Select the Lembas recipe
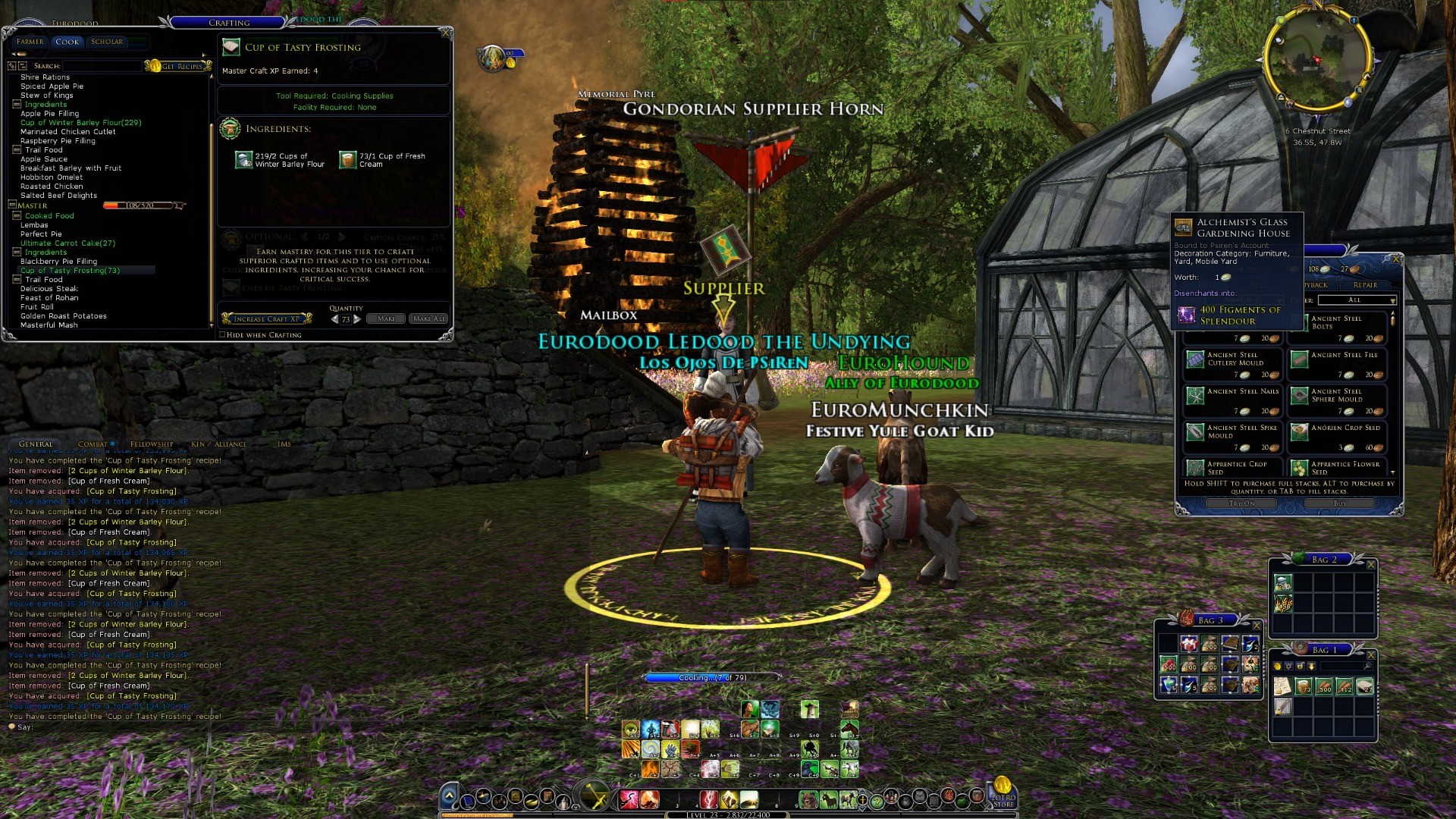 pyautogui.click(x=34, y=225)
